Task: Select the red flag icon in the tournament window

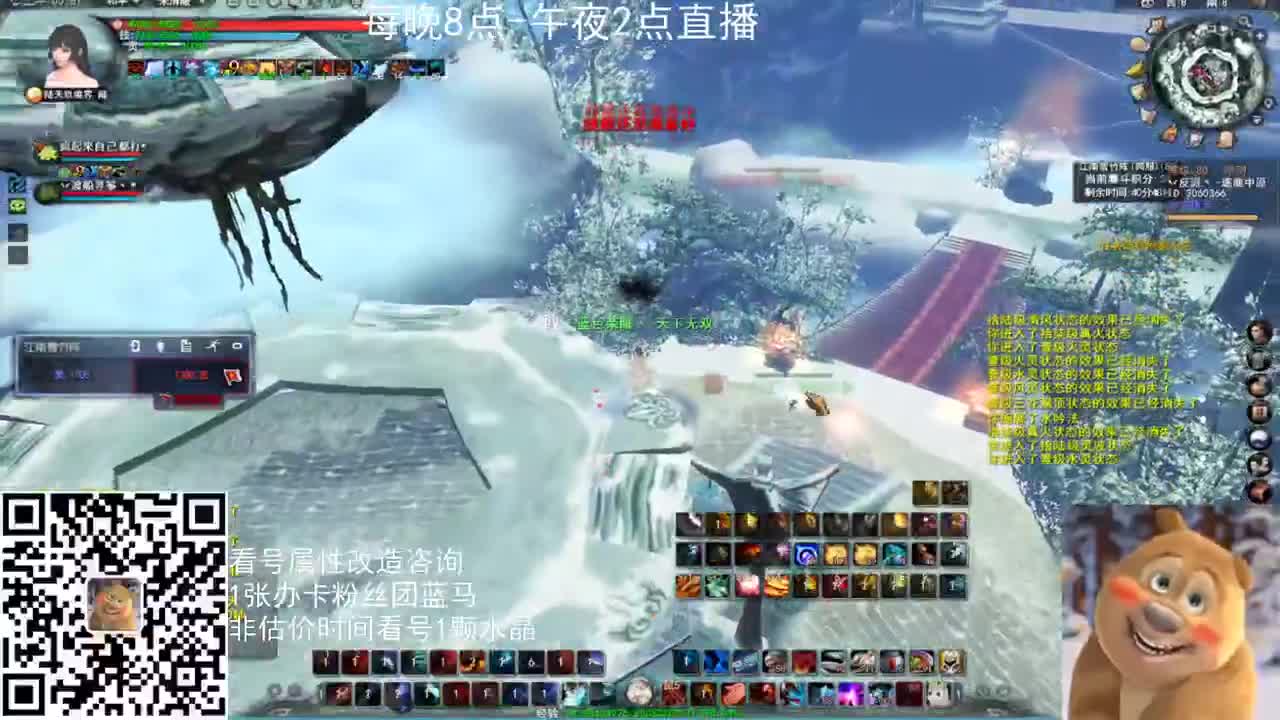Action: (233, 377)
